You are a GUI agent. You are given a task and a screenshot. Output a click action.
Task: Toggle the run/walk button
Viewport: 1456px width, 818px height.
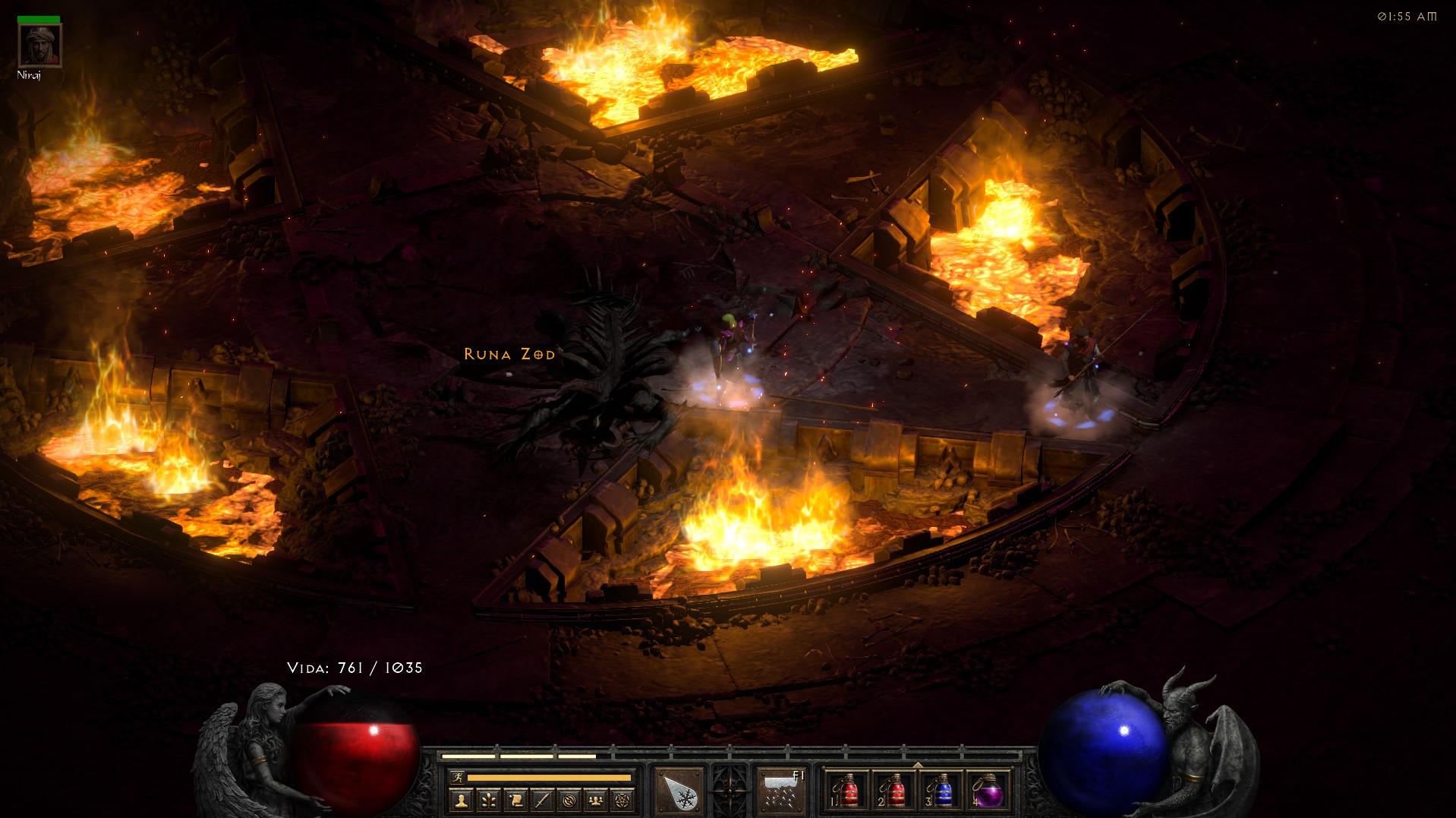coord(457,777)
